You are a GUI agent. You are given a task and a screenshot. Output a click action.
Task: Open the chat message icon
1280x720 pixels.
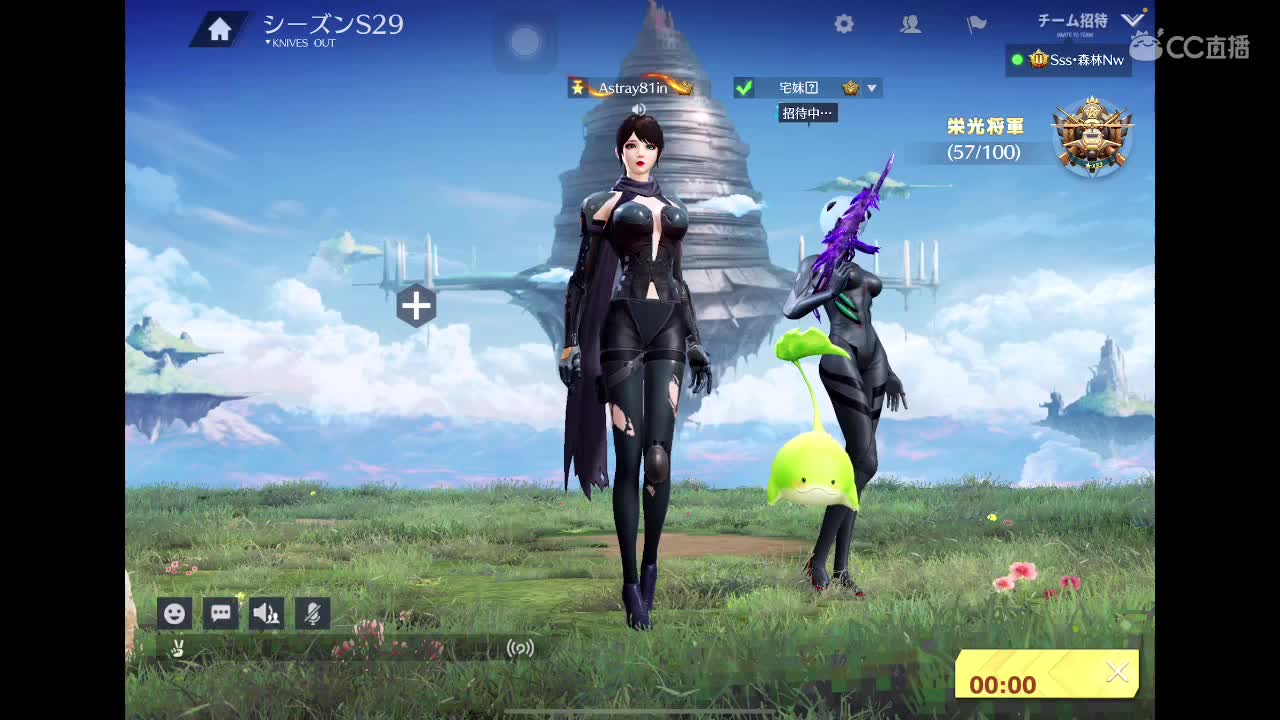tap(221, 613)
